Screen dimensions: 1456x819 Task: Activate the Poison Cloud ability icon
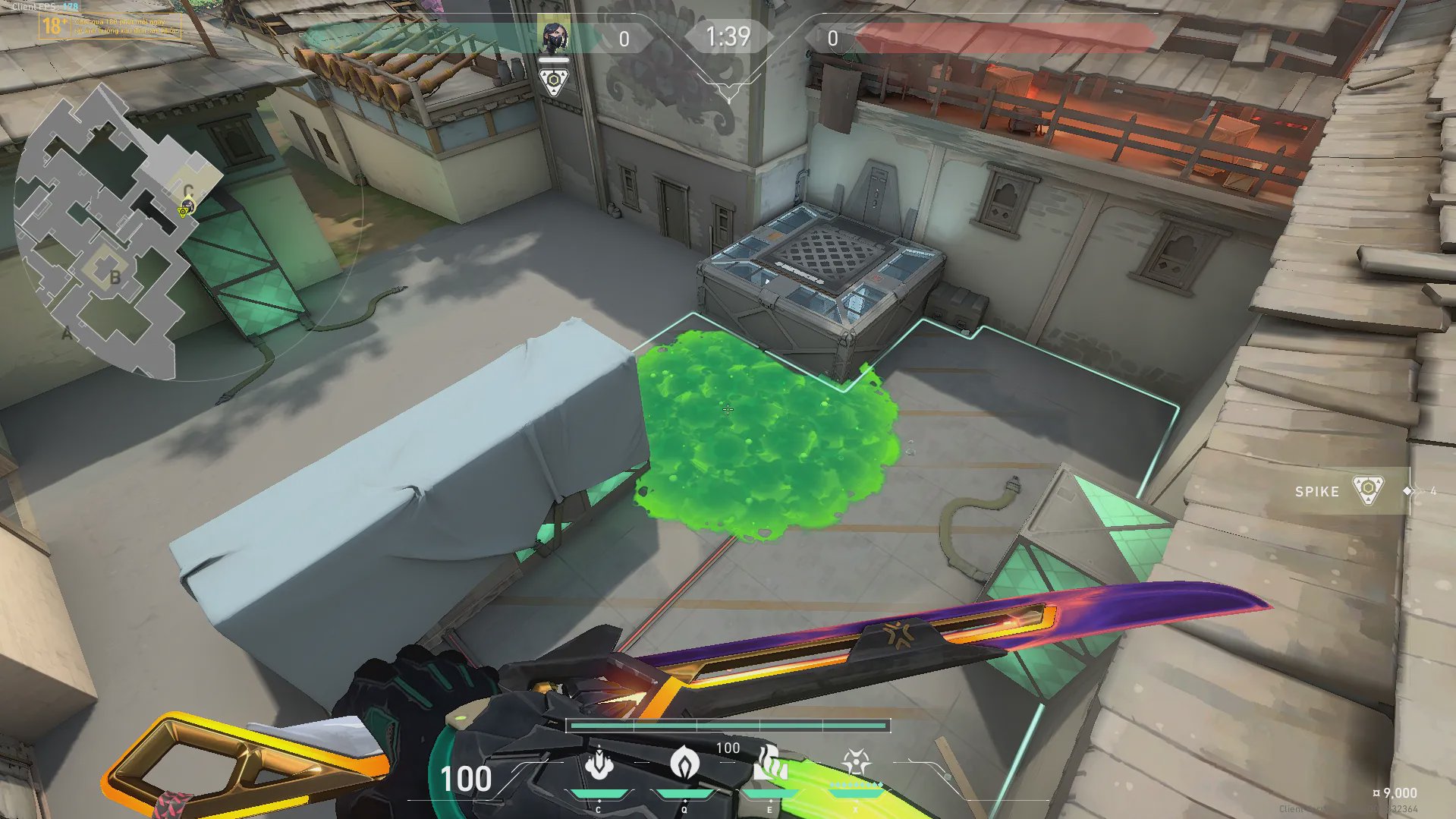[684, 764]
